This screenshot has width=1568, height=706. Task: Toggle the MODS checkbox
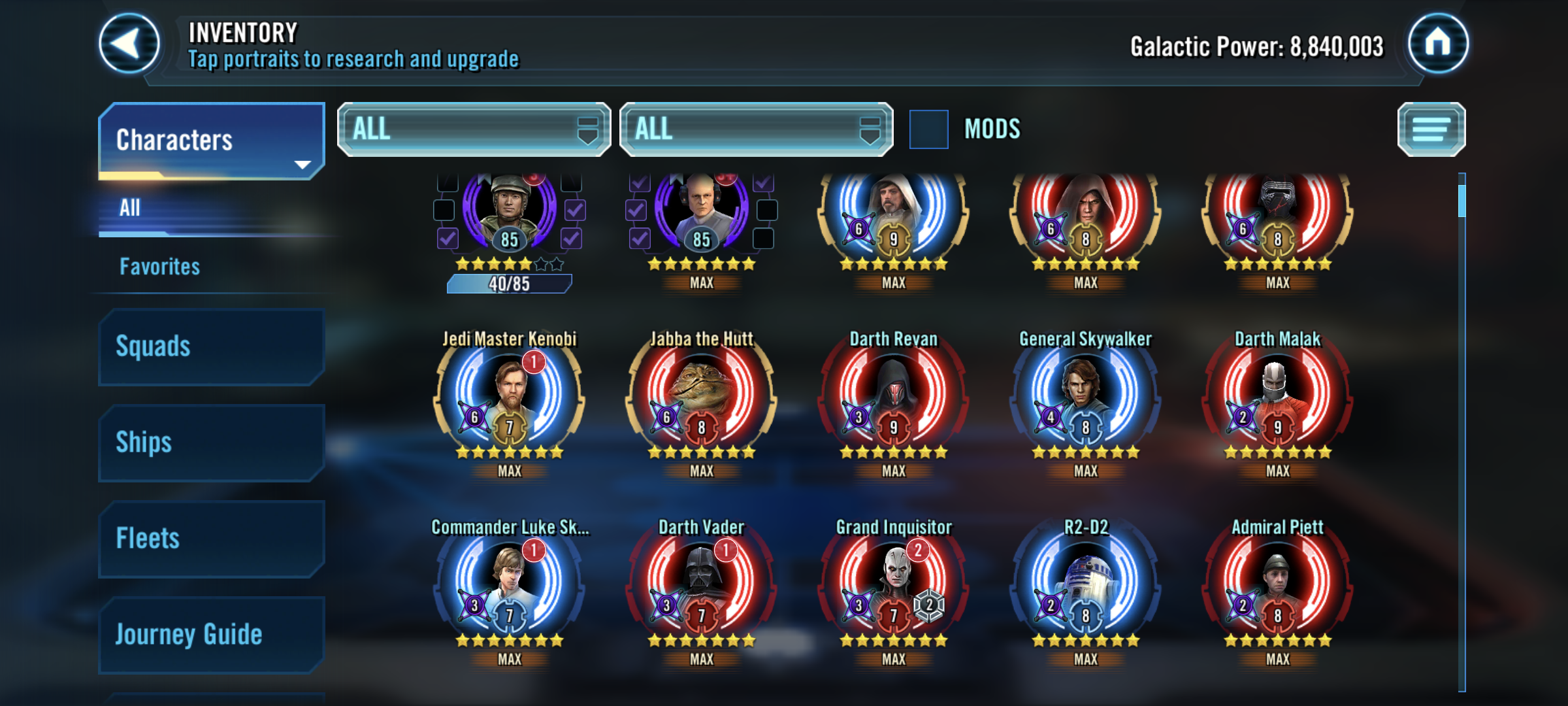(928, 129)
